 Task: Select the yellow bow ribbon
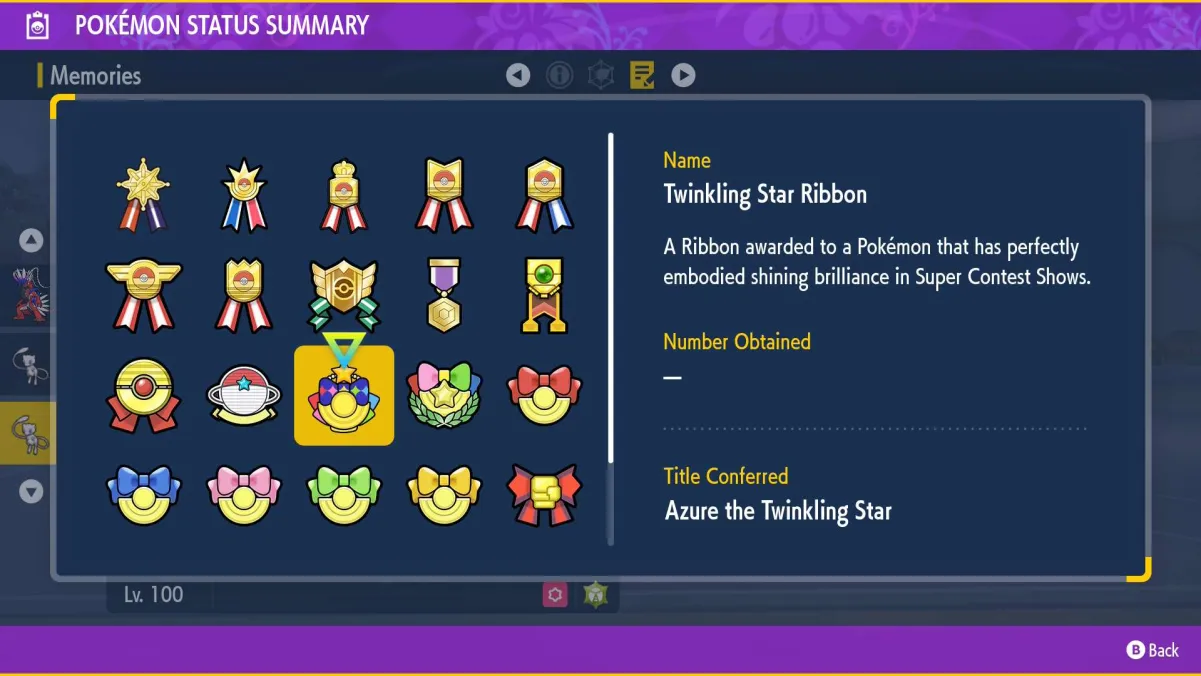pyautogui.click(x=444, y=495)
